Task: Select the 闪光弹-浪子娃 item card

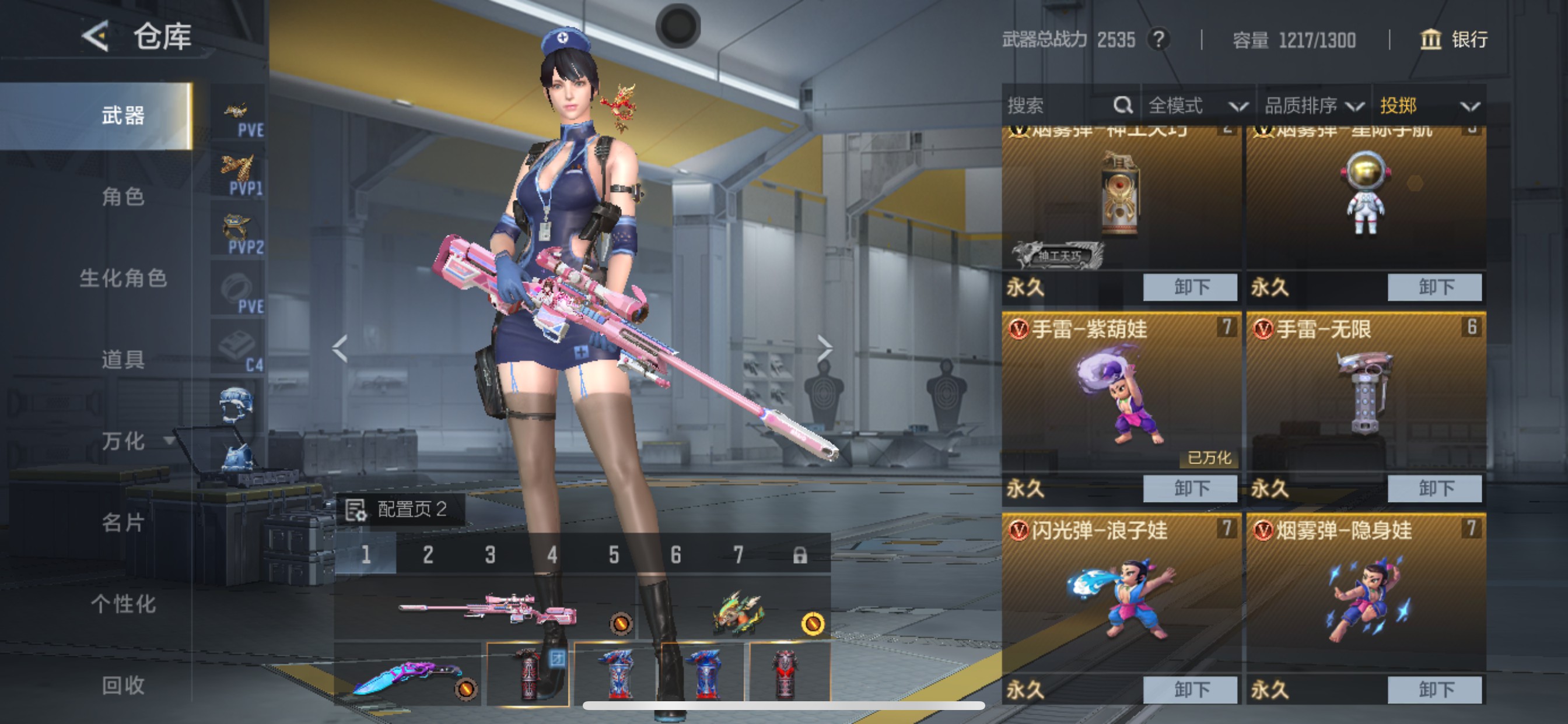Action: [x=1121, y=596]
